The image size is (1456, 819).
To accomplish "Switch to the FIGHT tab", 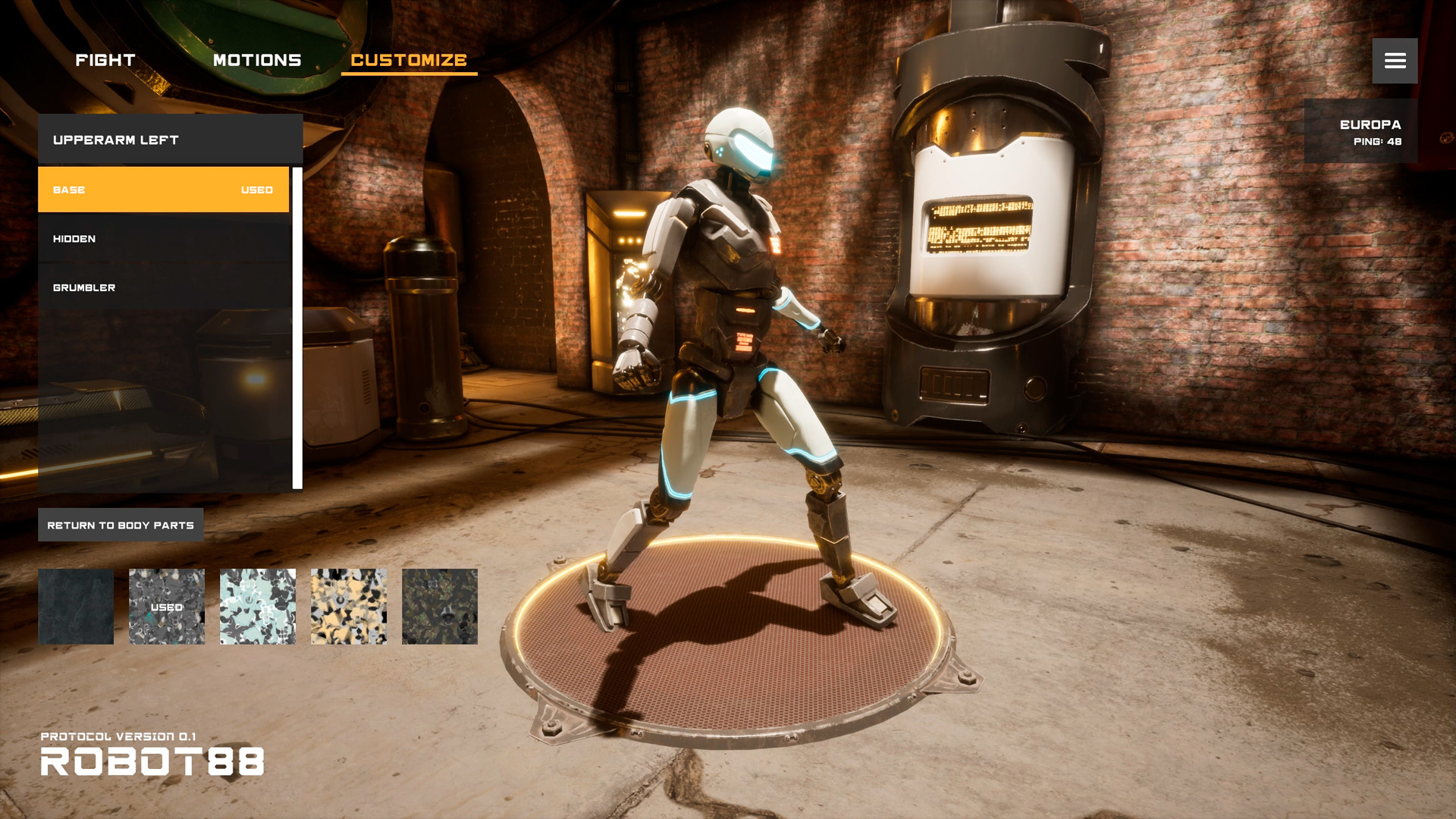I will [104, 60].
